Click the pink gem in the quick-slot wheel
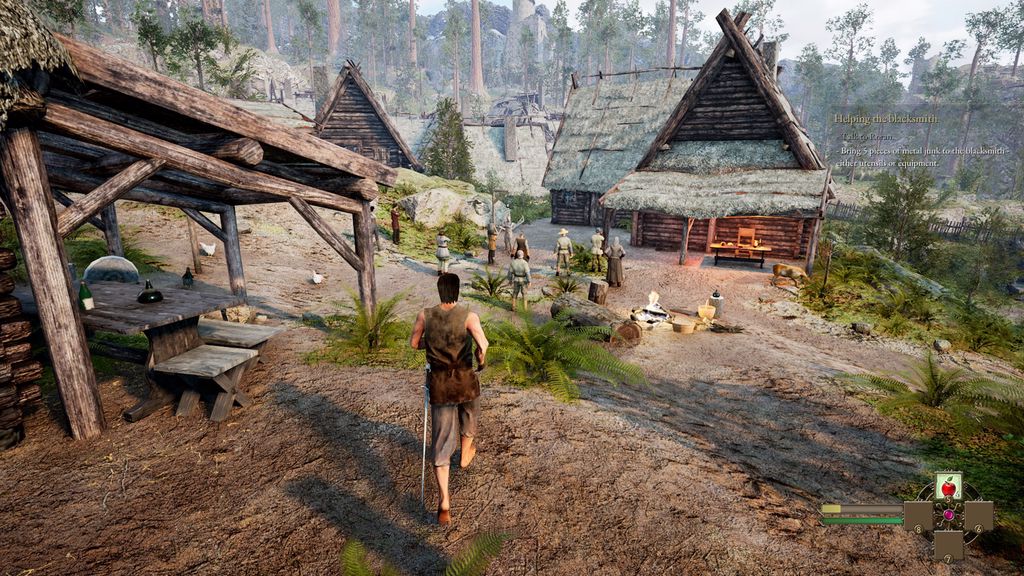The width and height of the screenshot is (1024, 576). [948, 516]
